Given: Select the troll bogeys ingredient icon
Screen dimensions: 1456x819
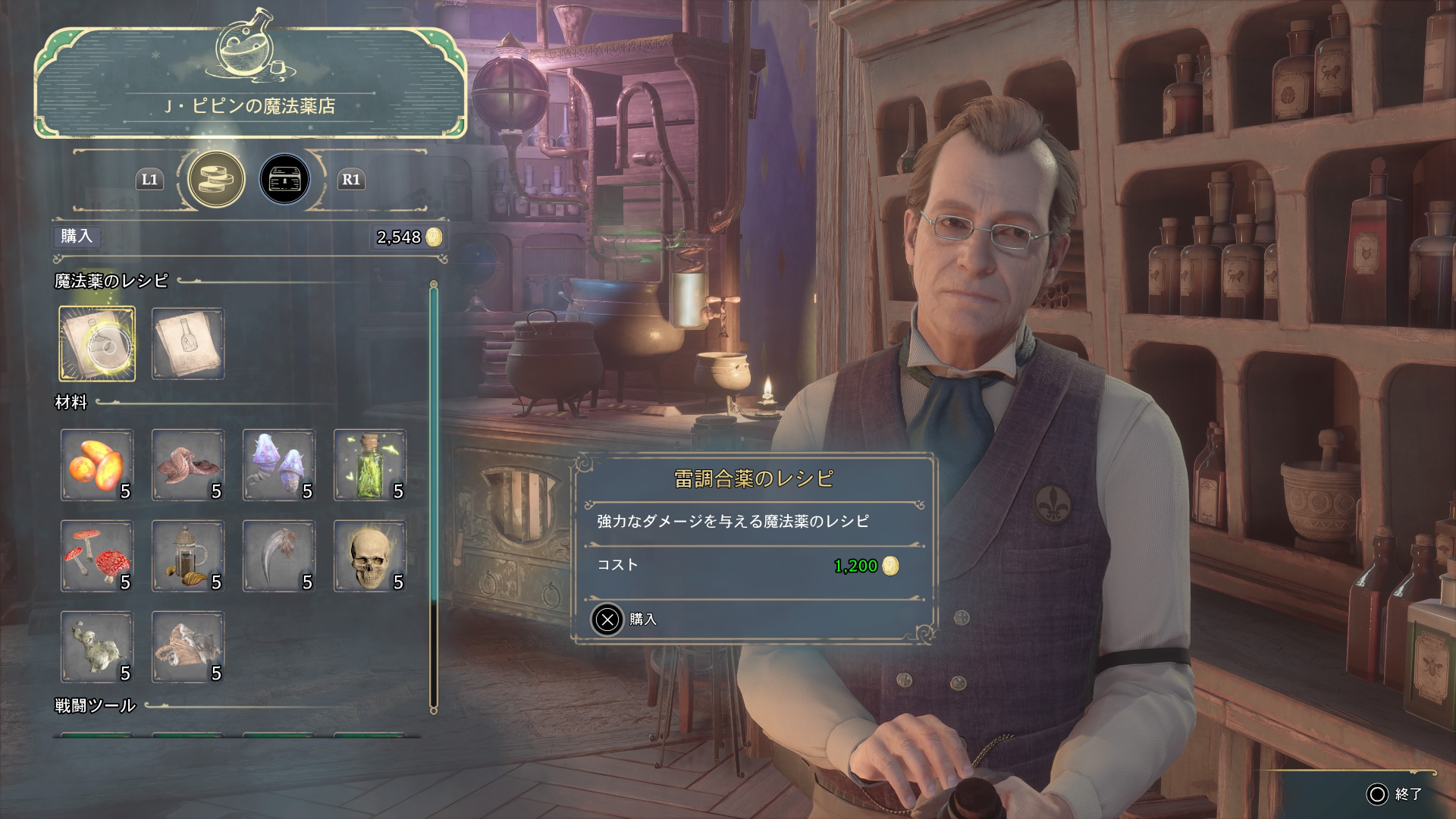Looking at the screenshot, I should (97, 648).
